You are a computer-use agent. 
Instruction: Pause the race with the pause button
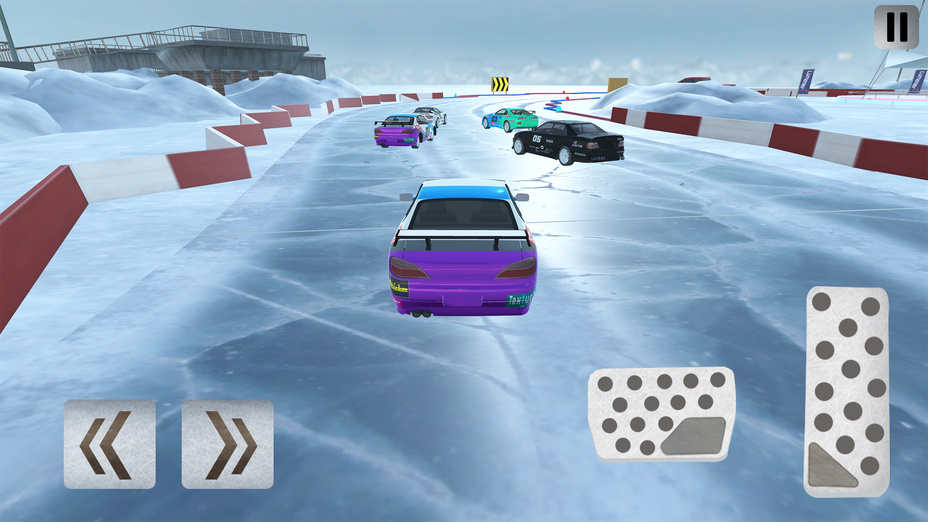click(896, 27)
